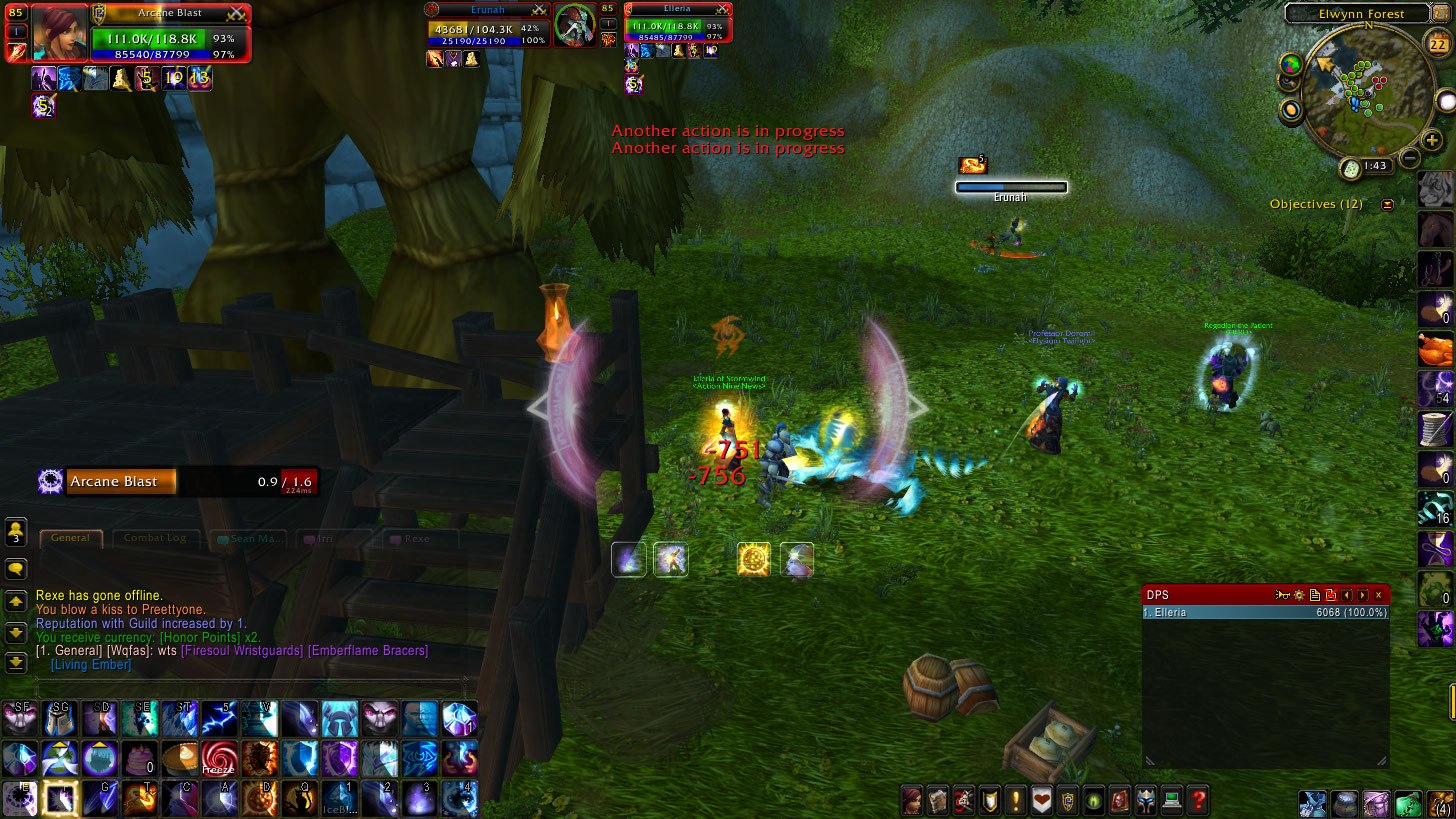
Task: Open the green backpack bag slot
Action: click(x=1408, y=802)
